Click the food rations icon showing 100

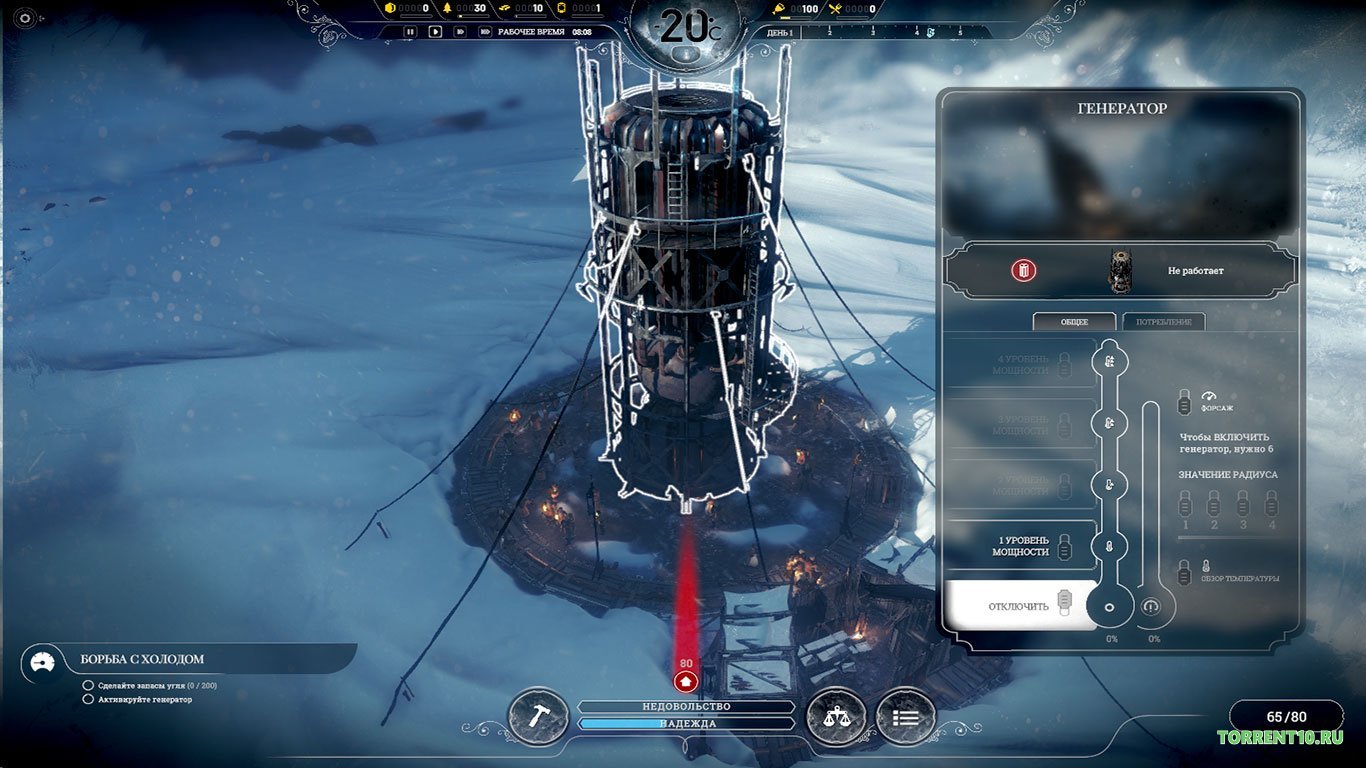click(x=779, y=9)
